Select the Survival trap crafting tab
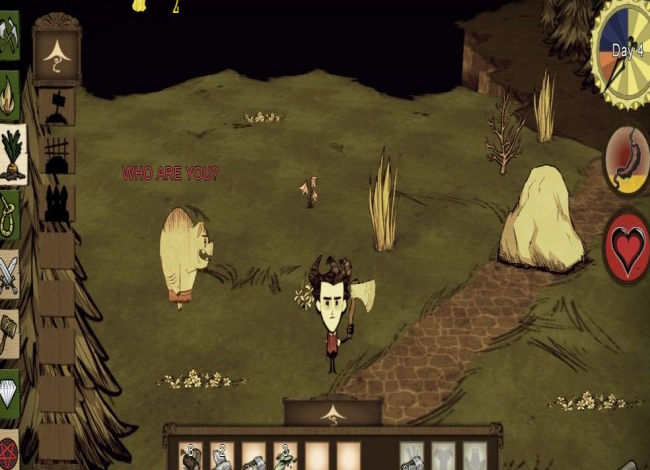Screen dimensions: 650x470 click(x=9, y=211)
